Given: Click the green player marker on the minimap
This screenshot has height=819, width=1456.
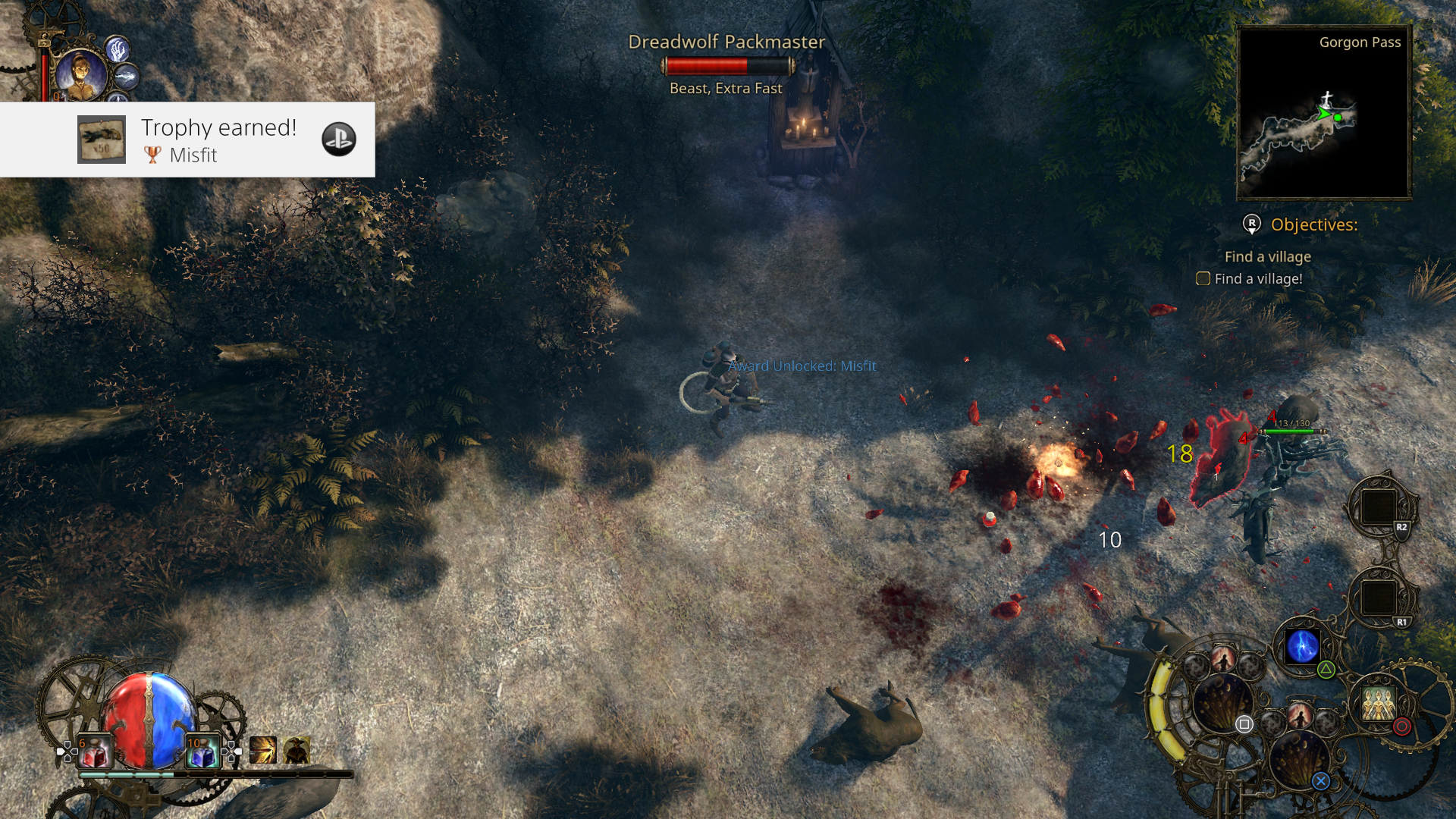Looking at the screenshot, I should tap(1338, 117).
